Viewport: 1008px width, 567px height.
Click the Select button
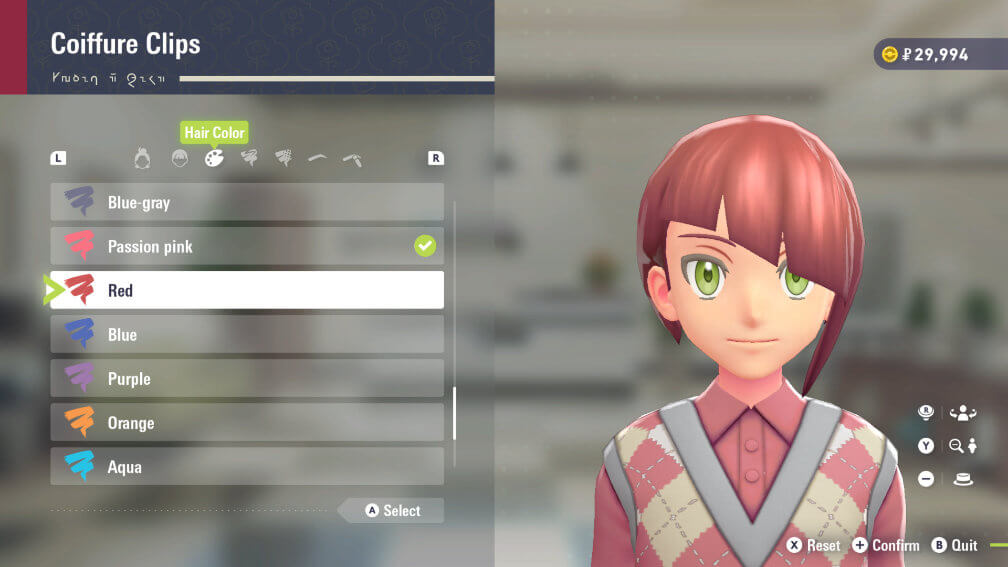[392, 510]
